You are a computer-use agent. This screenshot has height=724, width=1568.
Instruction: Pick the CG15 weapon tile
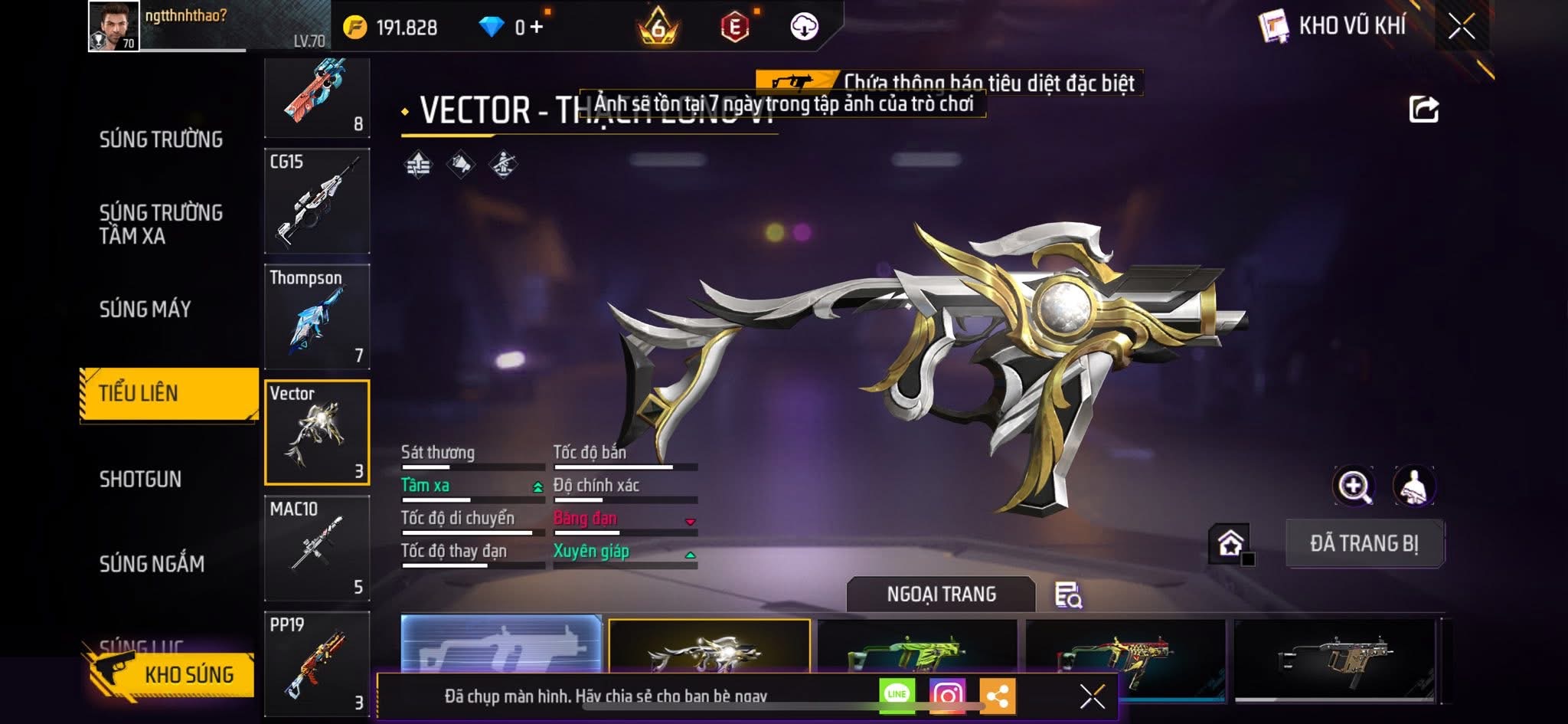[x=317, y=201]
